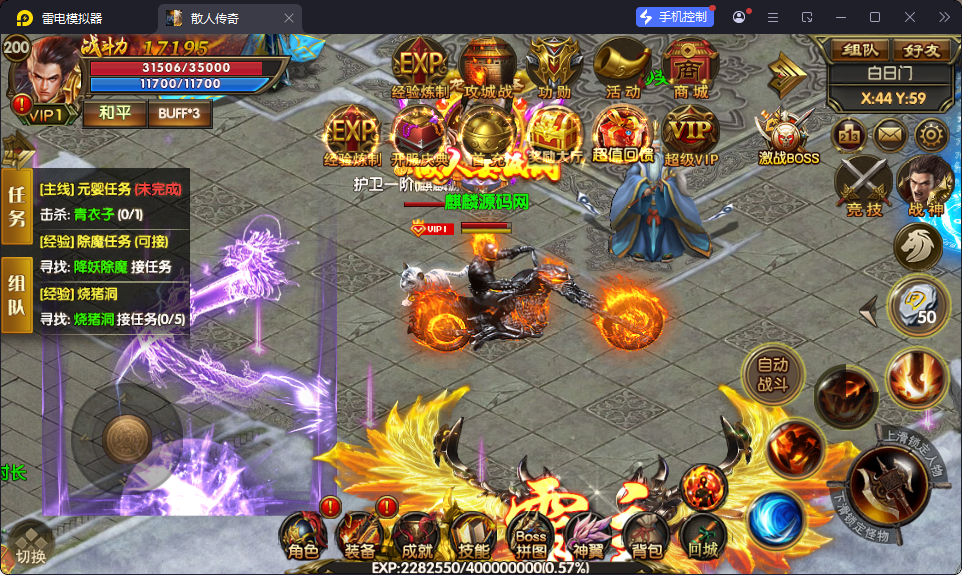This screenshot has width=962, height=575.
Task: Open the 竞技 arena icon
Action: (x=863, y=187)
